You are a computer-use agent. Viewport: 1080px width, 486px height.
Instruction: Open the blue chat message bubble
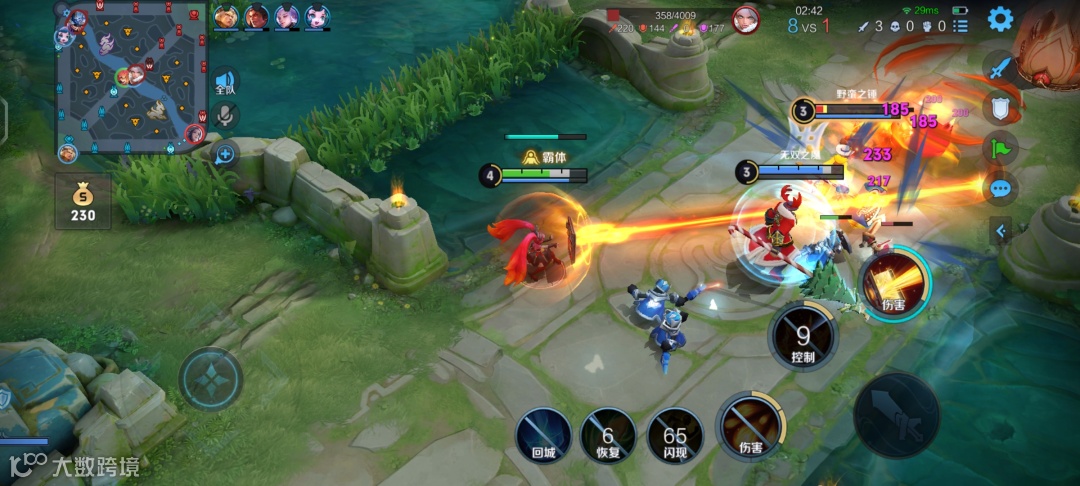coord(1000,188)
